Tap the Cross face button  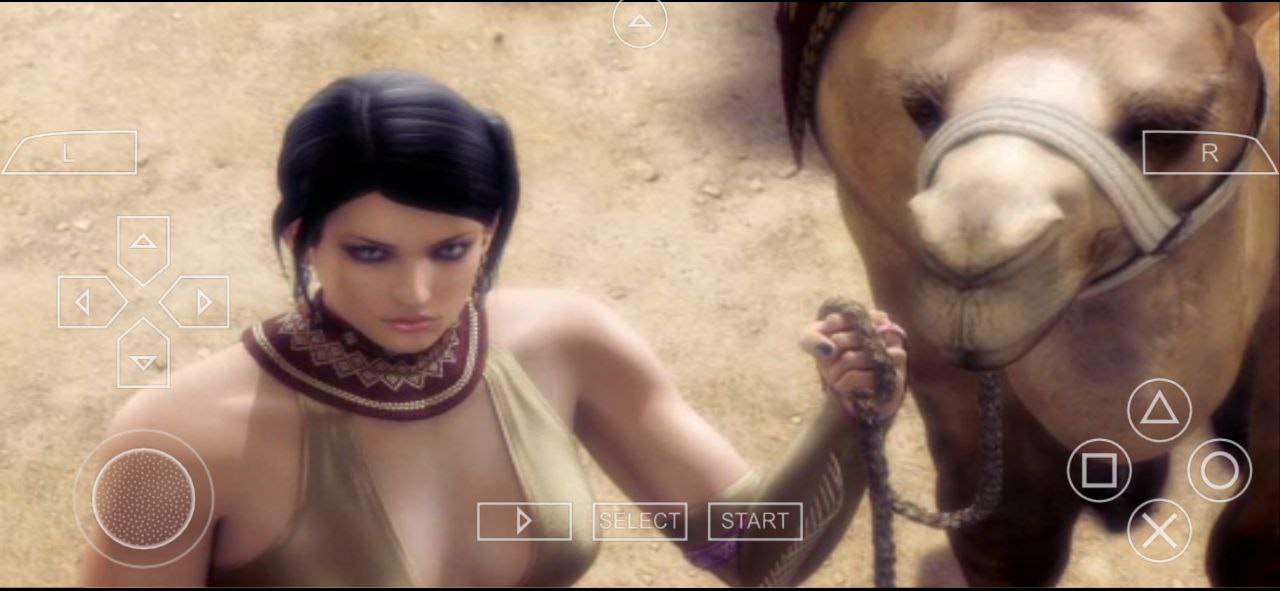pos(1159,530)
